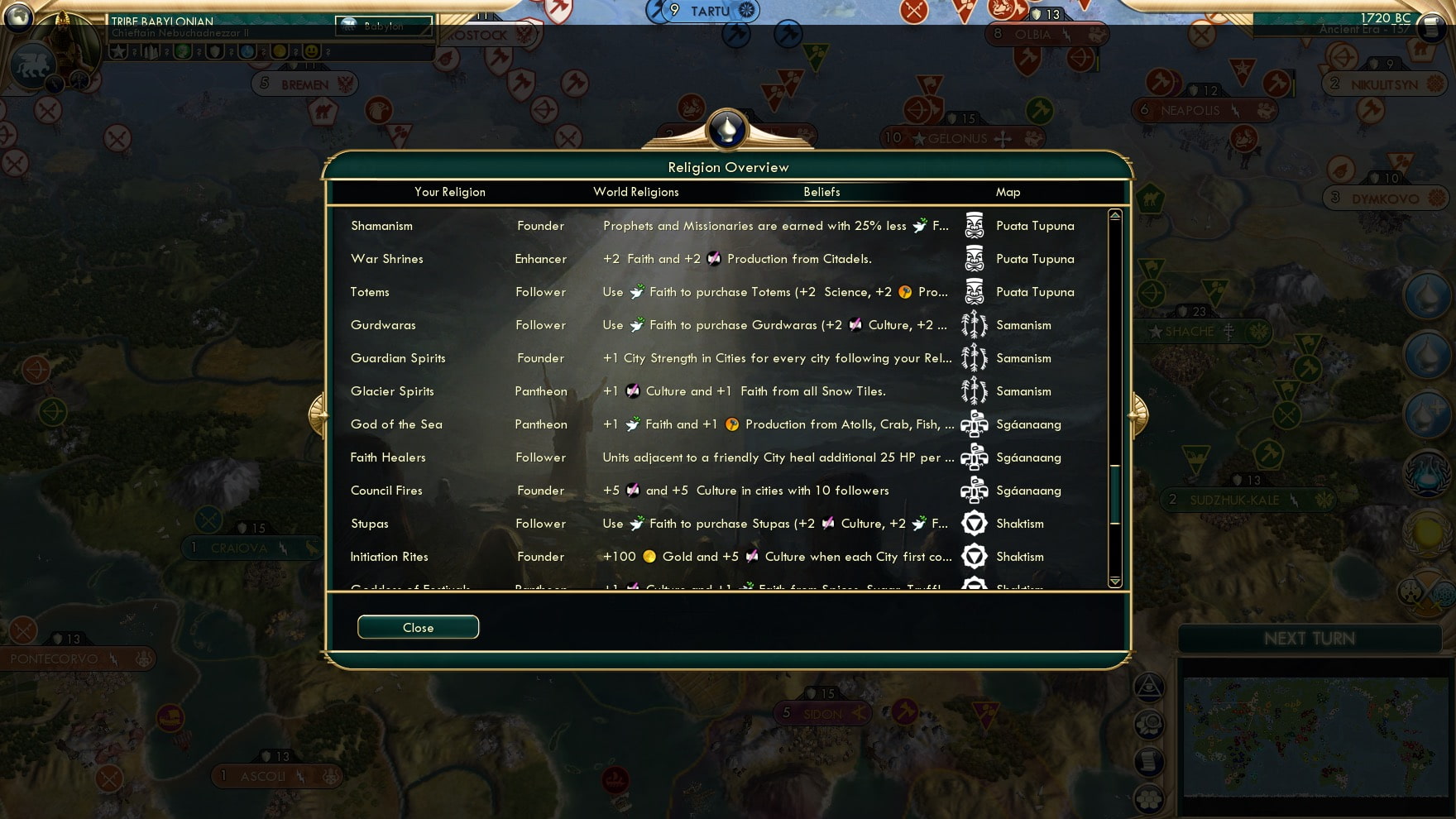The height and width of the screenshot is (819, 1456).
Task: Click the Sgáanaang religion icon beside Council Fires
Action: tap(975, 490)
